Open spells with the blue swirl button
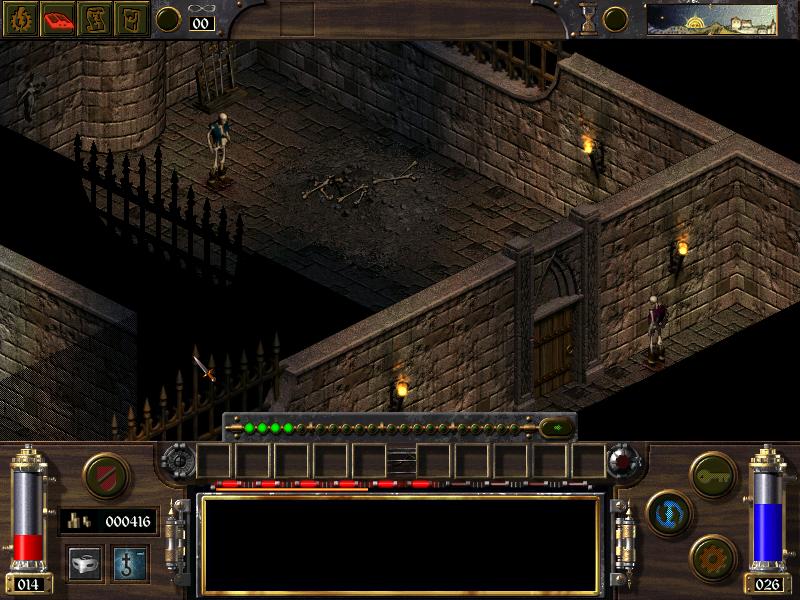 point(667,511)
